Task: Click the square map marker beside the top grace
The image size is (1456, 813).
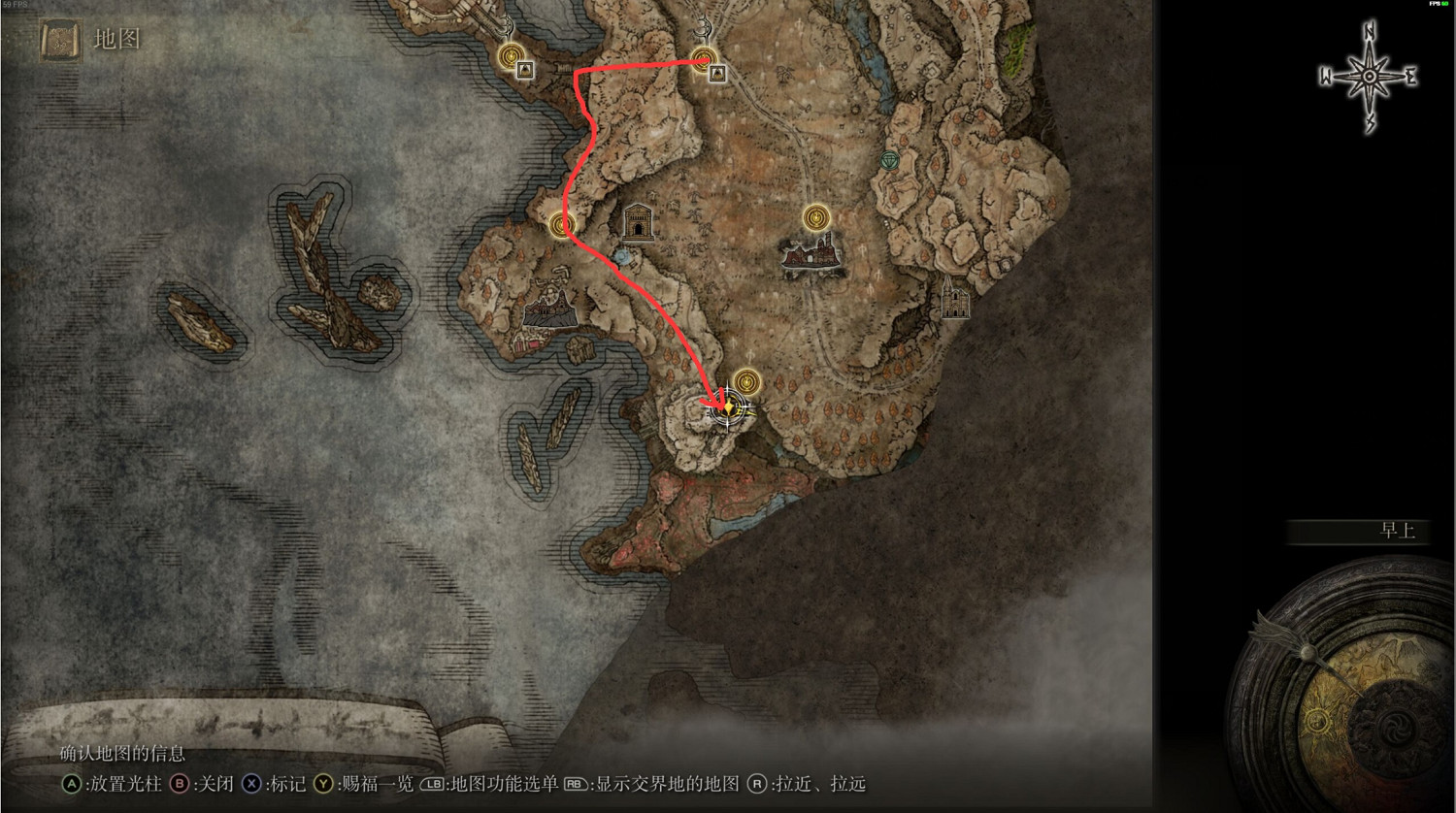Action: click(717, 72)
